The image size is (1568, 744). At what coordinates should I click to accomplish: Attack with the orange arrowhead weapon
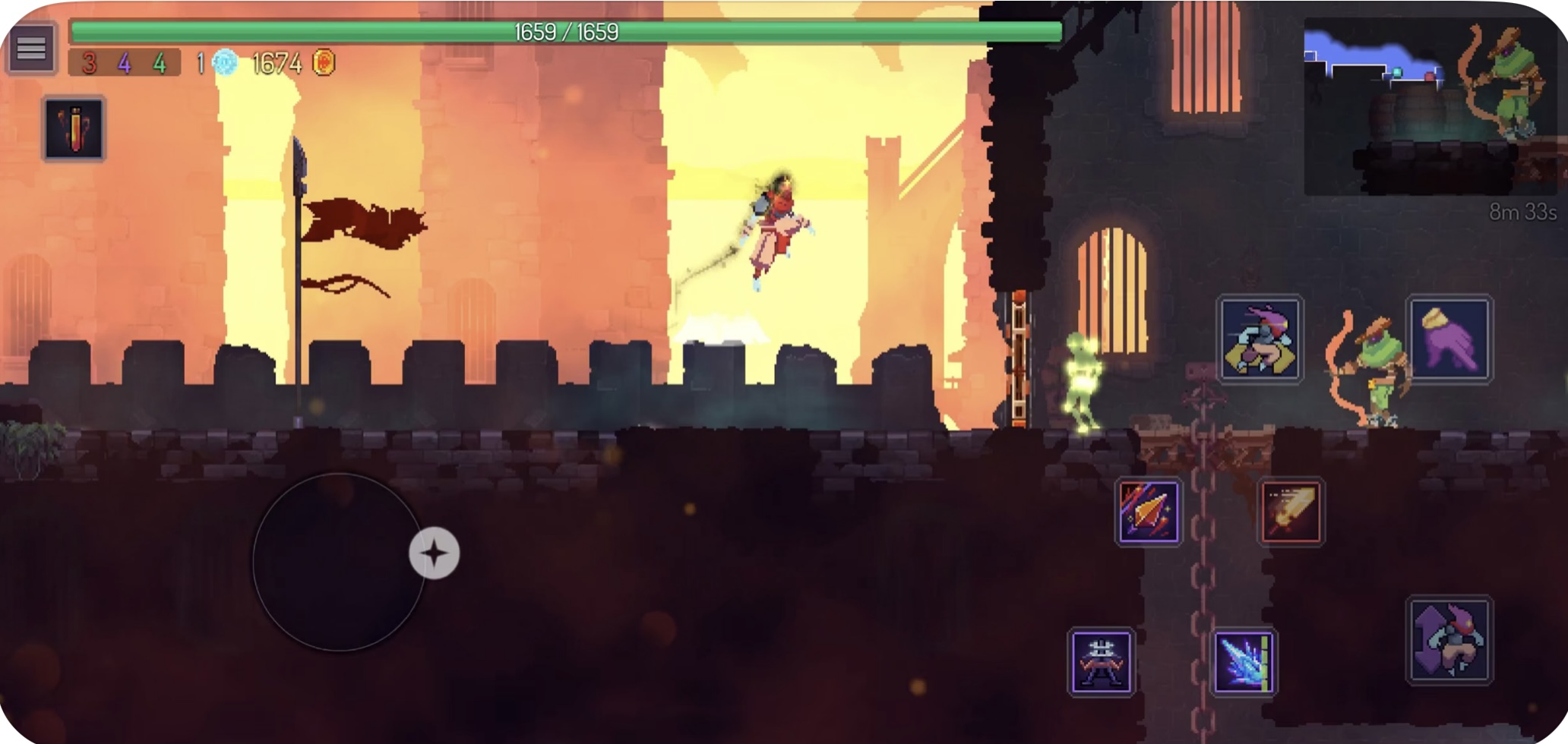pos(1149,512)
